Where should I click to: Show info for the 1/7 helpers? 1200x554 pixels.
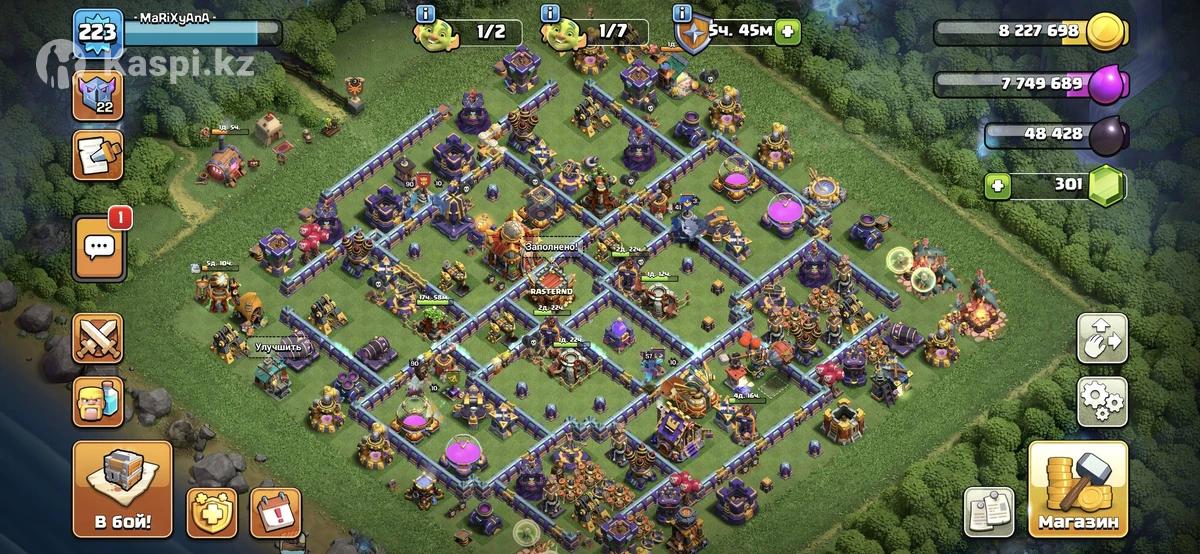(x=548, y=13)
